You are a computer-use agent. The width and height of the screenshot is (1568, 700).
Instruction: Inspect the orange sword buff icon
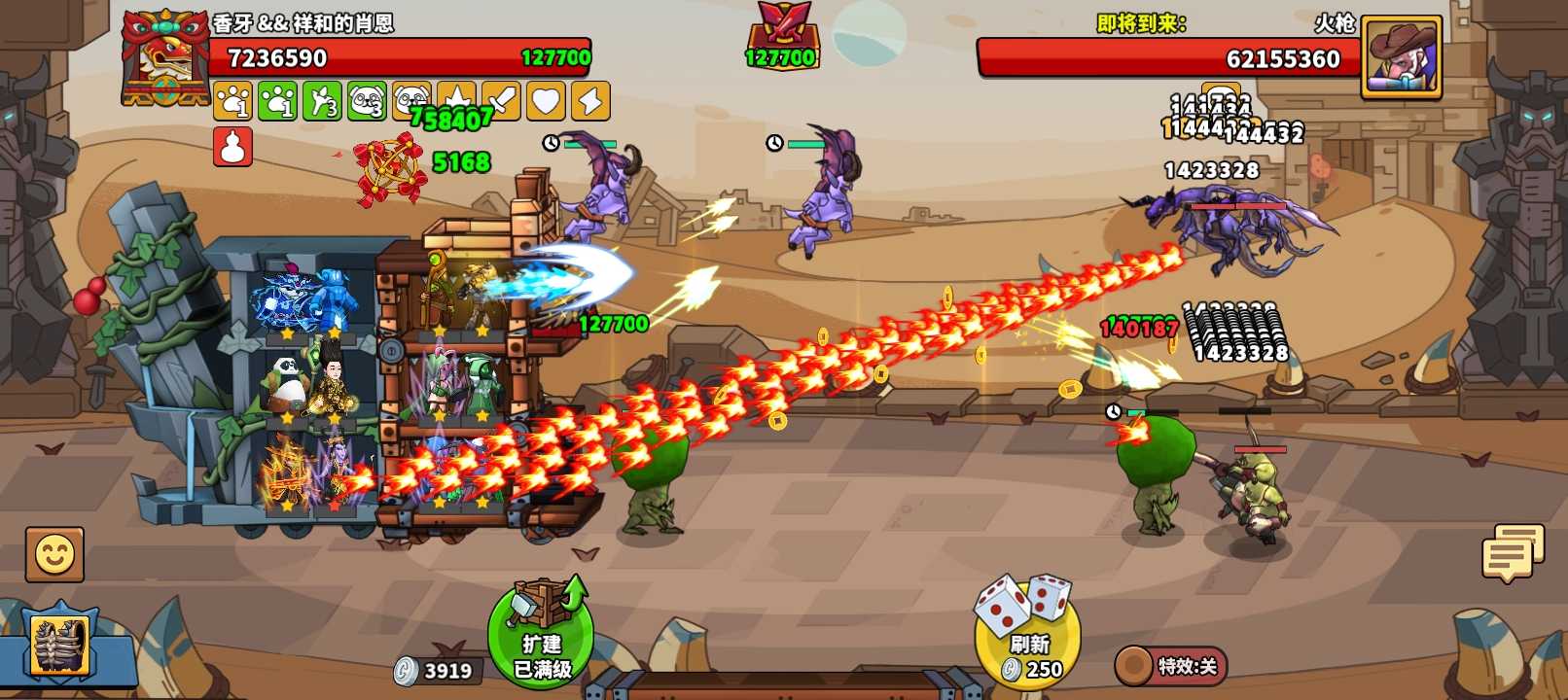(x=501, y=101)
